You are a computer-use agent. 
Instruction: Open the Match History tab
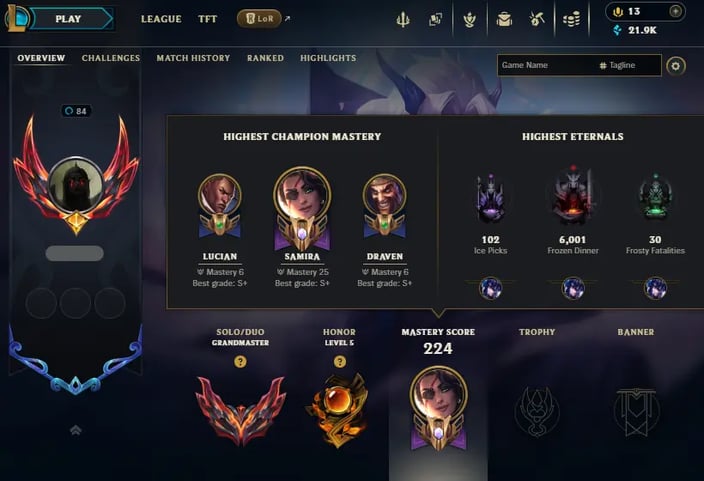(x=193, y=58)
